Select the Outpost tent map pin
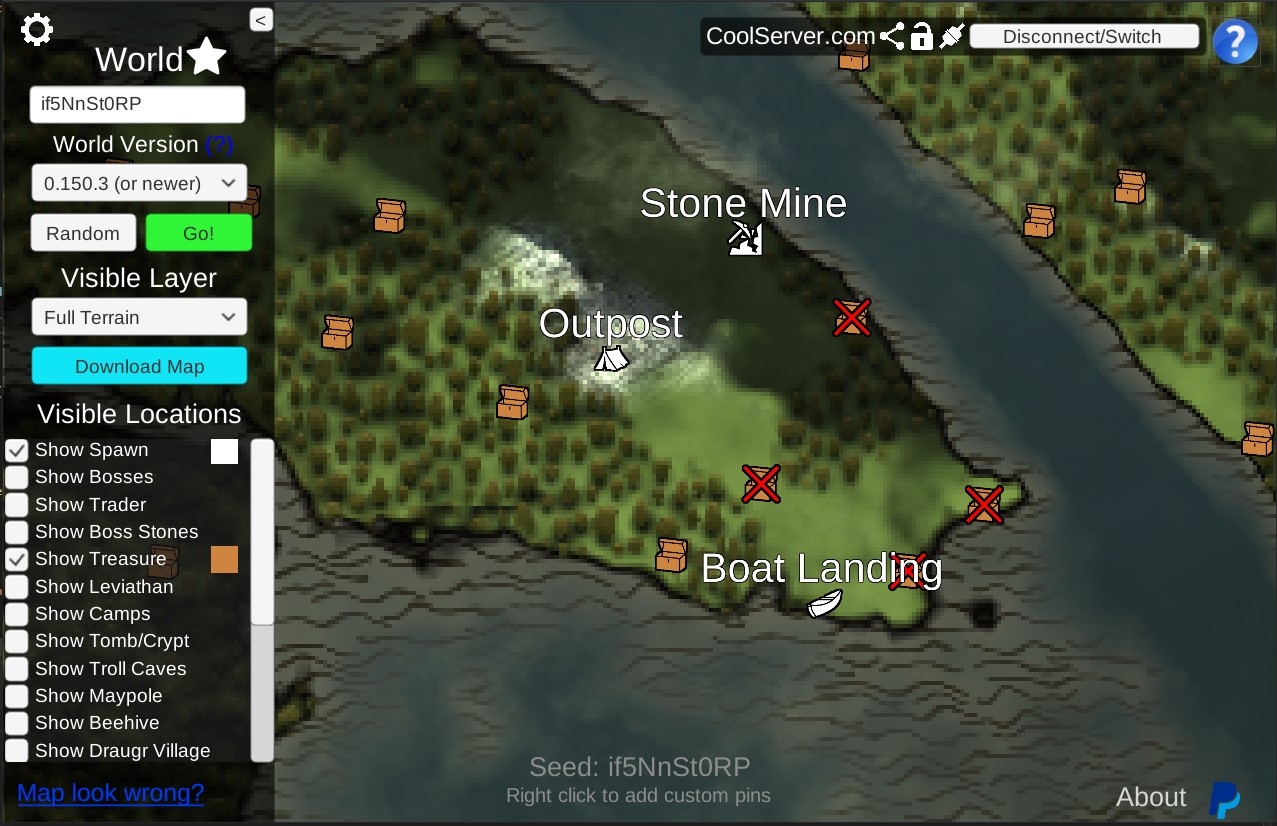The width and height of the screenshot is (1277, 826). (611, 358)
